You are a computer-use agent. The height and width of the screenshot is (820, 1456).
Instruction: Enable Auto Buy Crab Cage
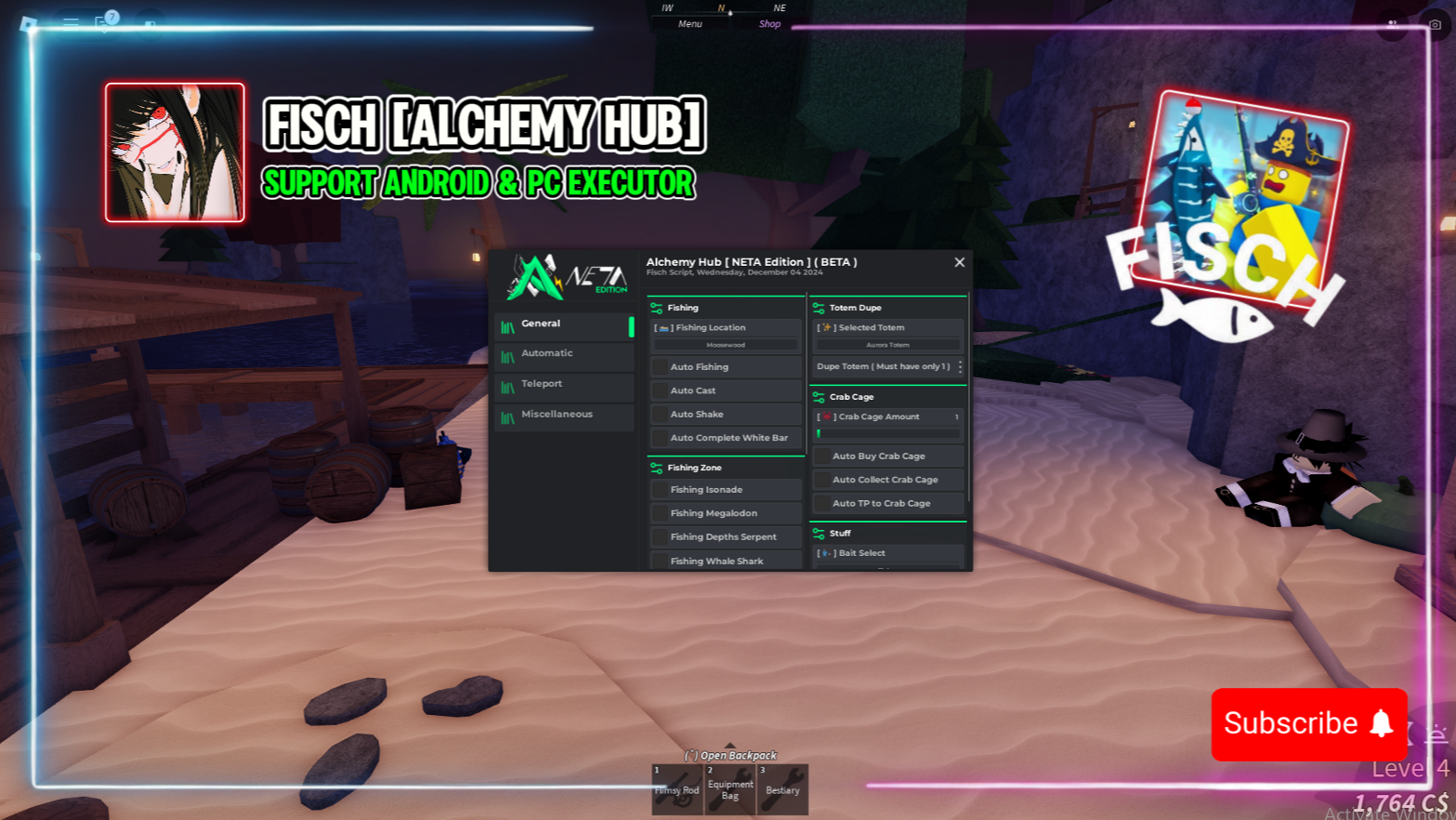[822, 456]
